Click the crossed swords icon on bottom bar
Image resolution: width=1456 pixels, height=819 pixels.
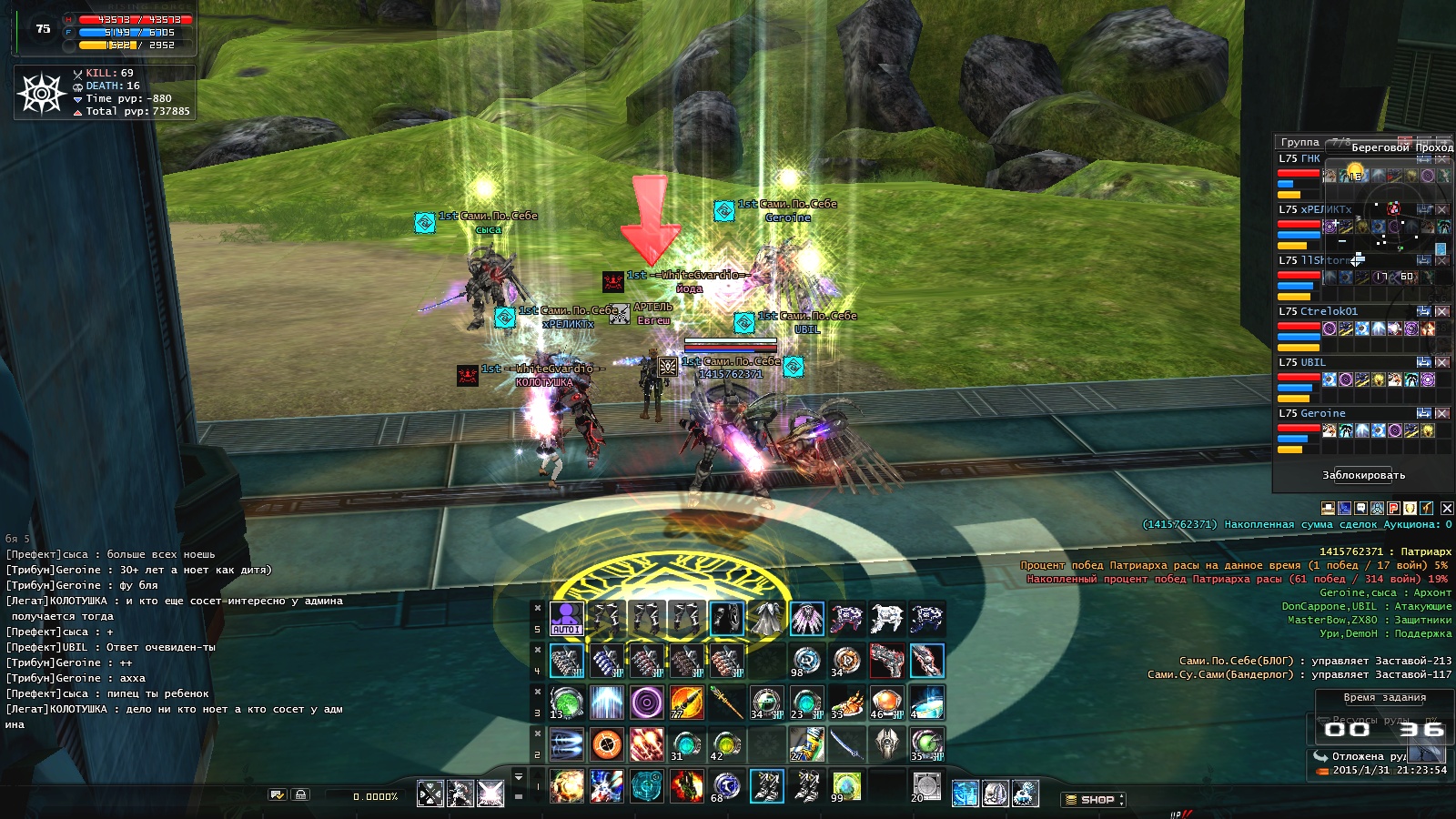point(430,794)
